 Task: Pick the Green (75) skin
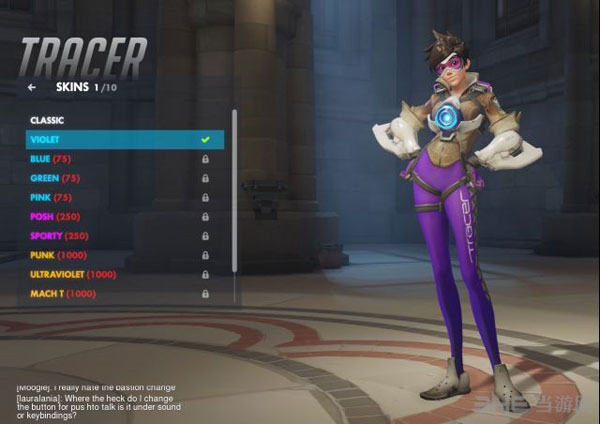(x=120, y=178)
